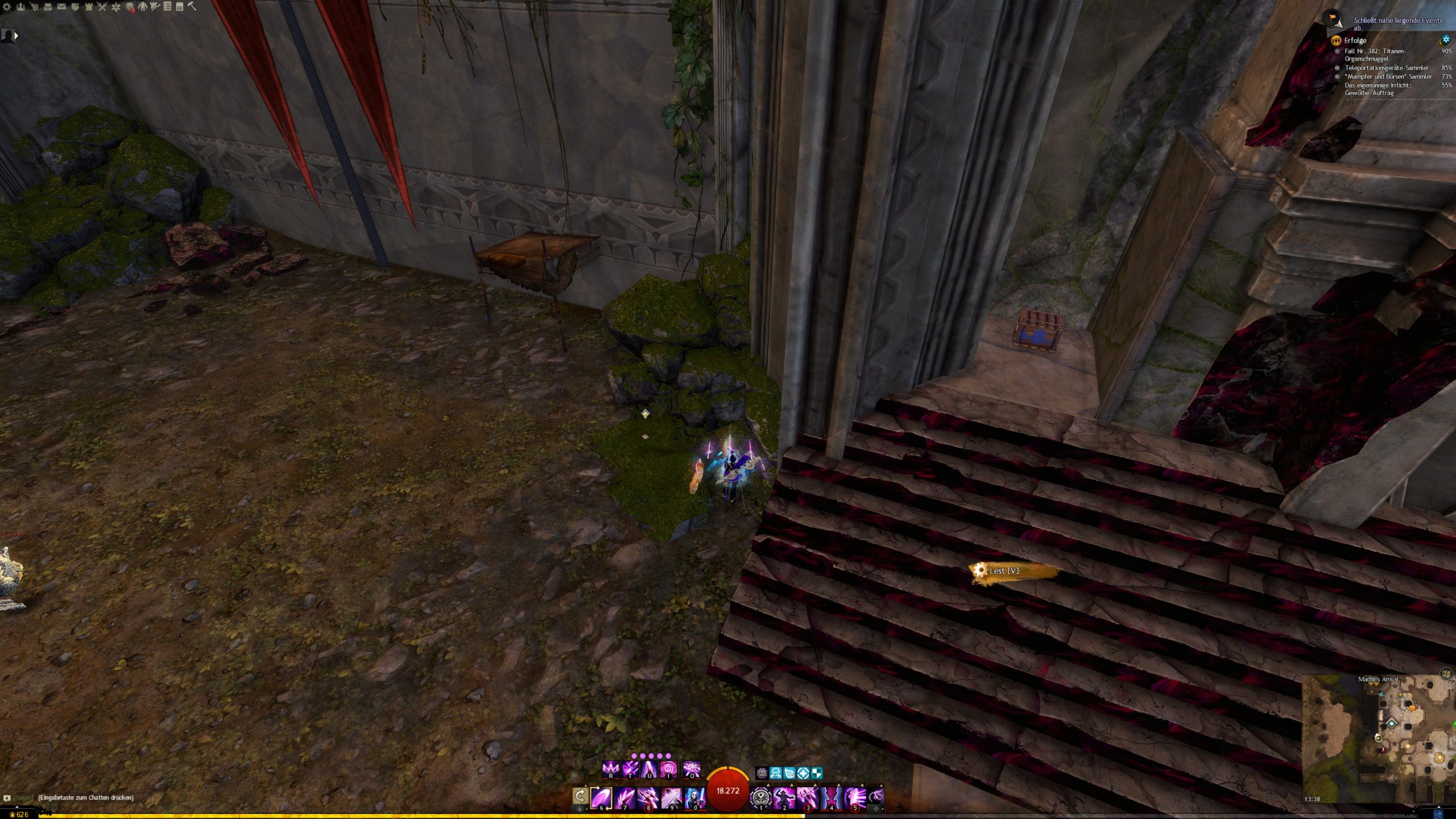Open the inventory bag icon
This screenshot has width=1456, height=819.
coord(48,7)
